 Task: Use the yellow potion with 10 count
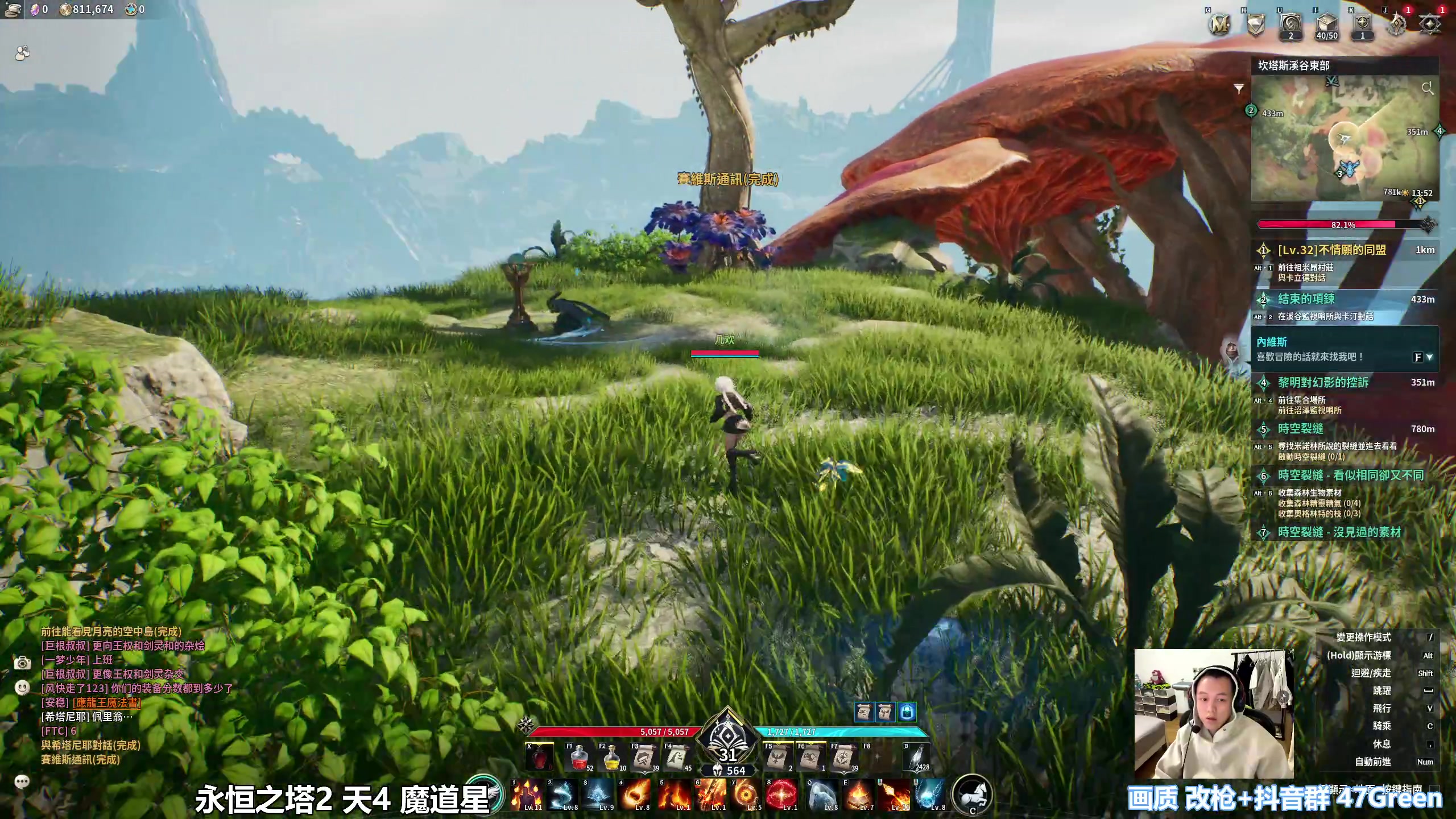613,758
